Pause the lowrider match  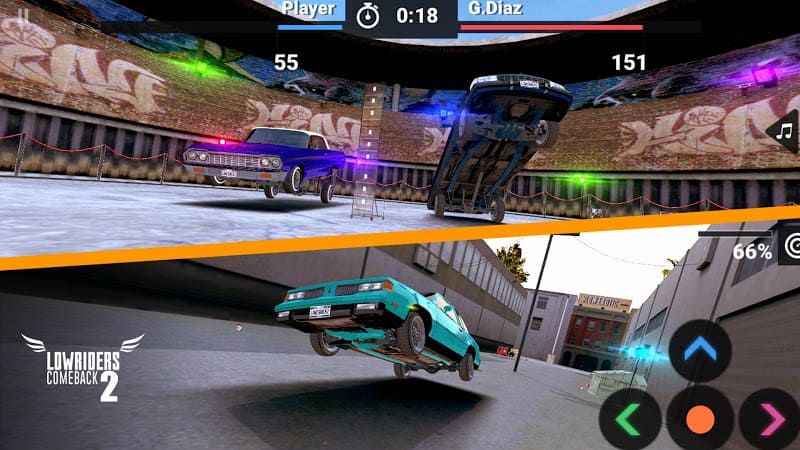pos(22,14)
